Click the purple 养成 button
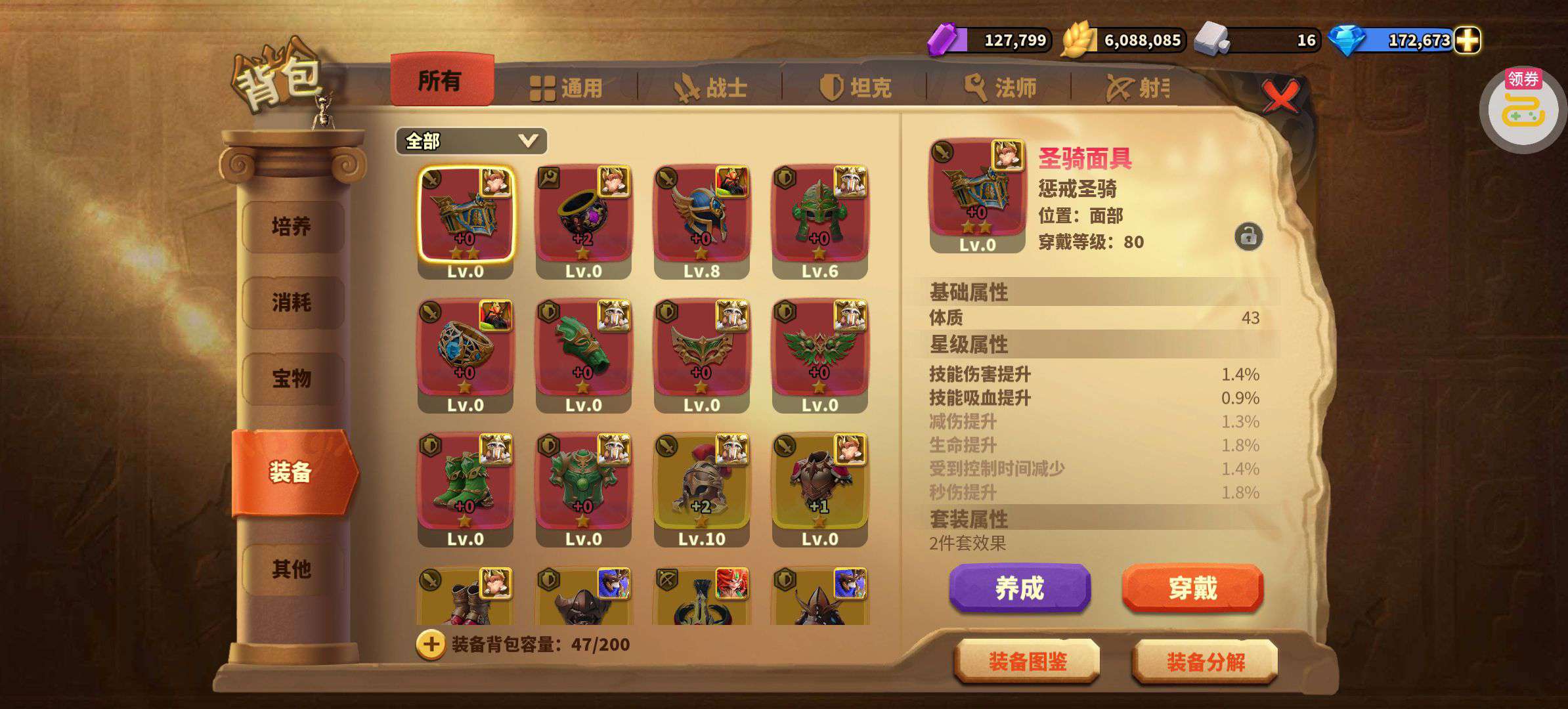Viewport: 1568px width, 709px height. [1019, 588]
